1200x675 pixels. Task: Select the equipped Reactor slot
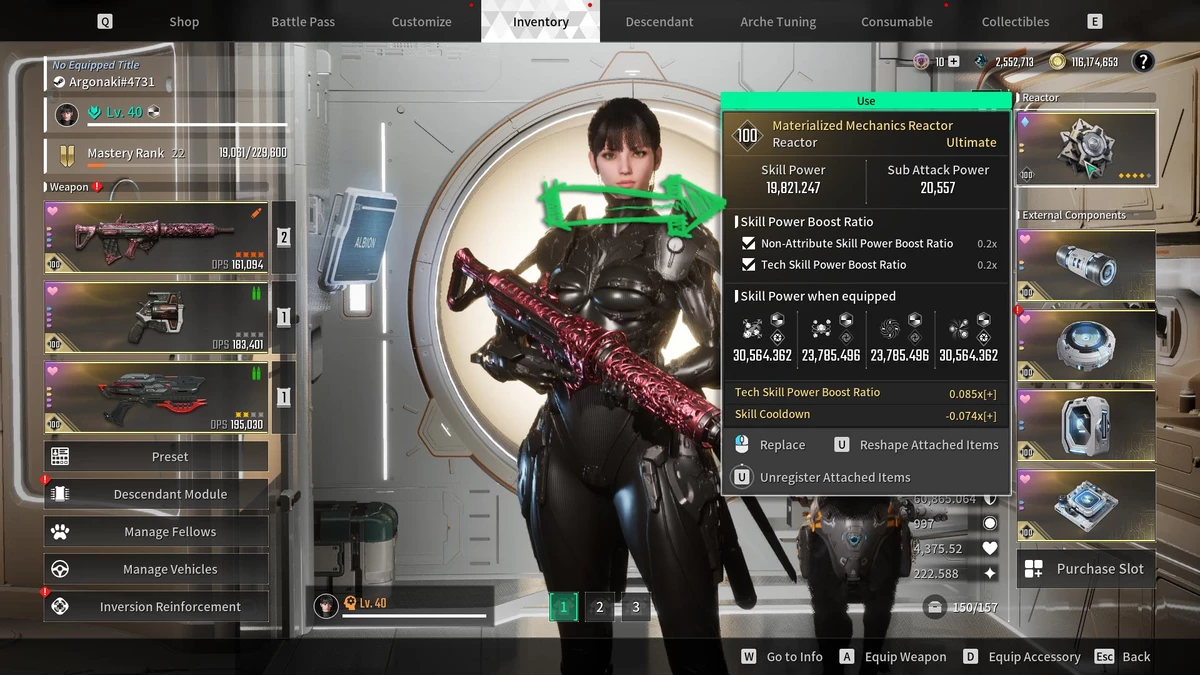point(1086,148)
